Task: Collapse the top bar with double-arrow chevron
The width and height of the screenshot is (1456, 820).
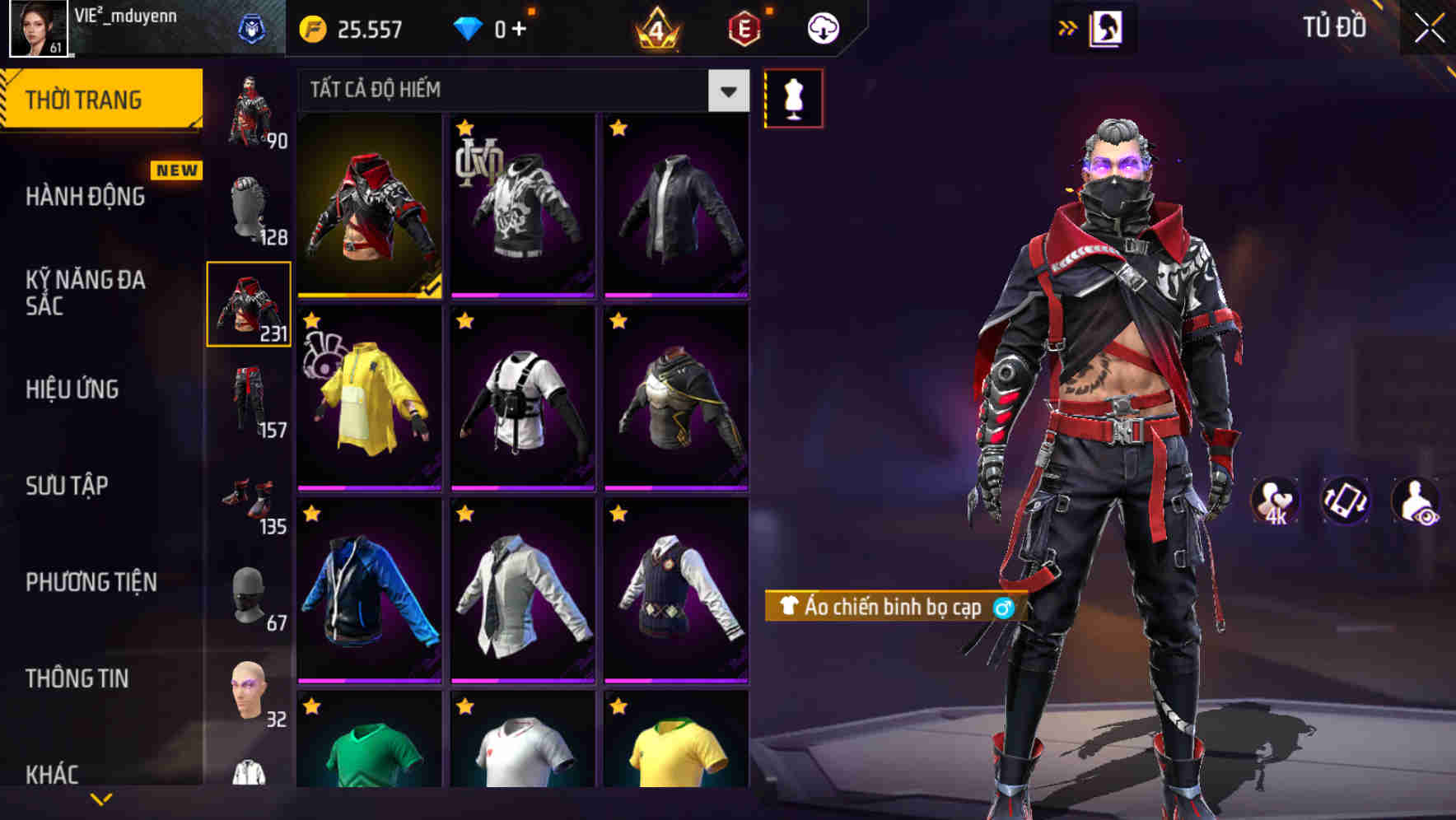Action: point(1068,26)
